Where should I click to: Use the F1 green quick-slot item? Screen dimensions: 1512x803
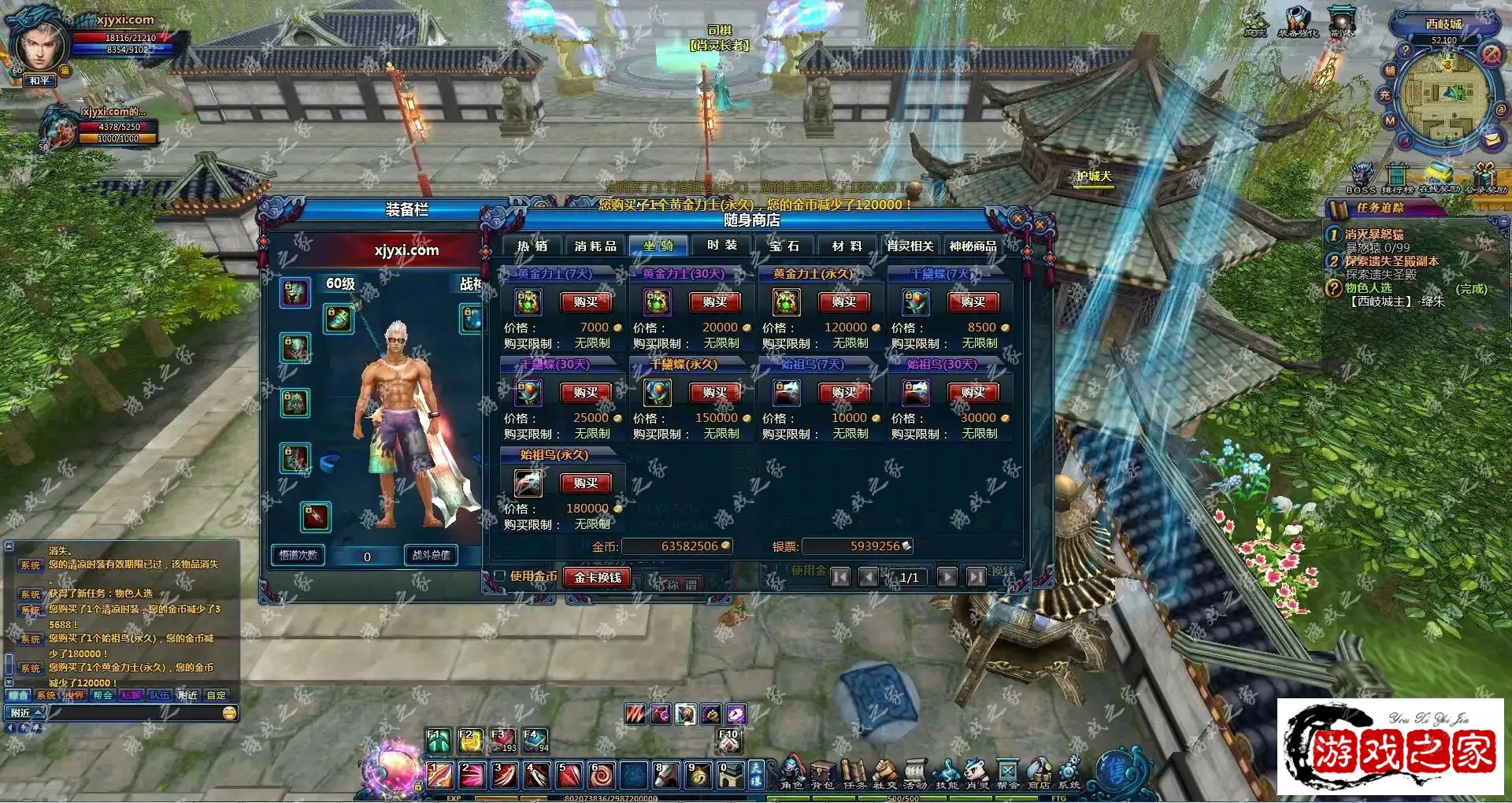pyautogui.click(x=439, y=741)
